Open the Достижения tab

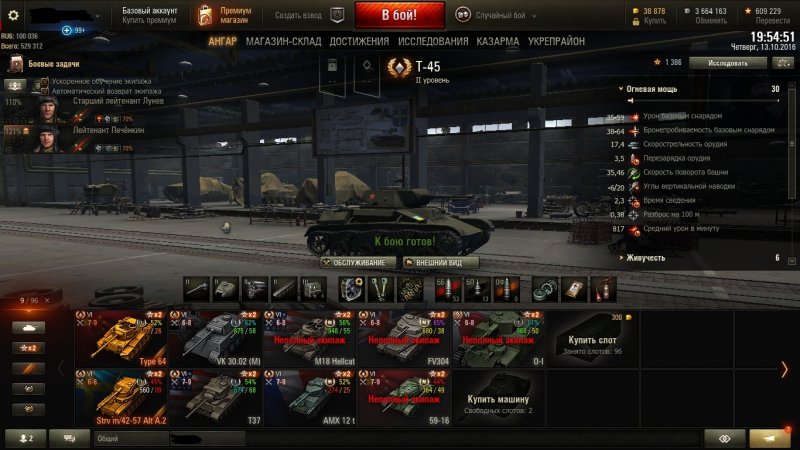[358, 41]
